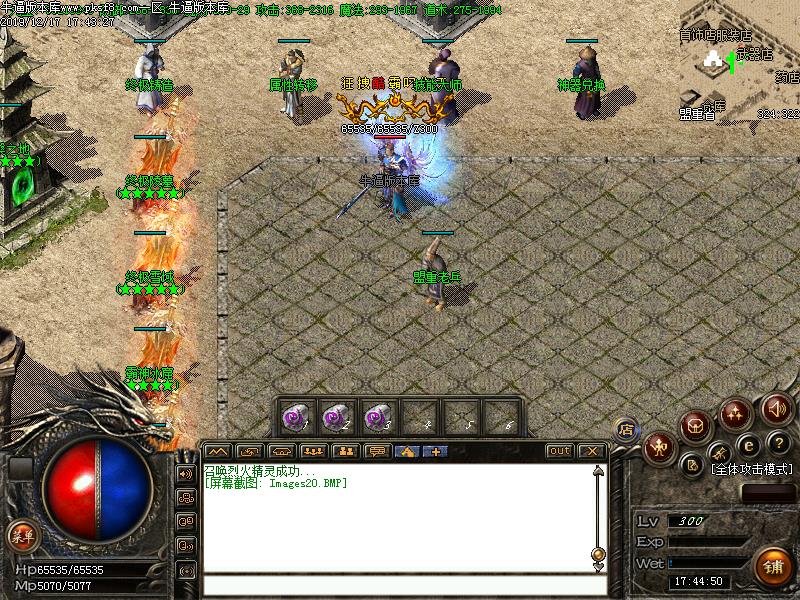Viewport: 800px width, 600px height.
Task: Click the round 'e' icon
Action: click(746, 445)
